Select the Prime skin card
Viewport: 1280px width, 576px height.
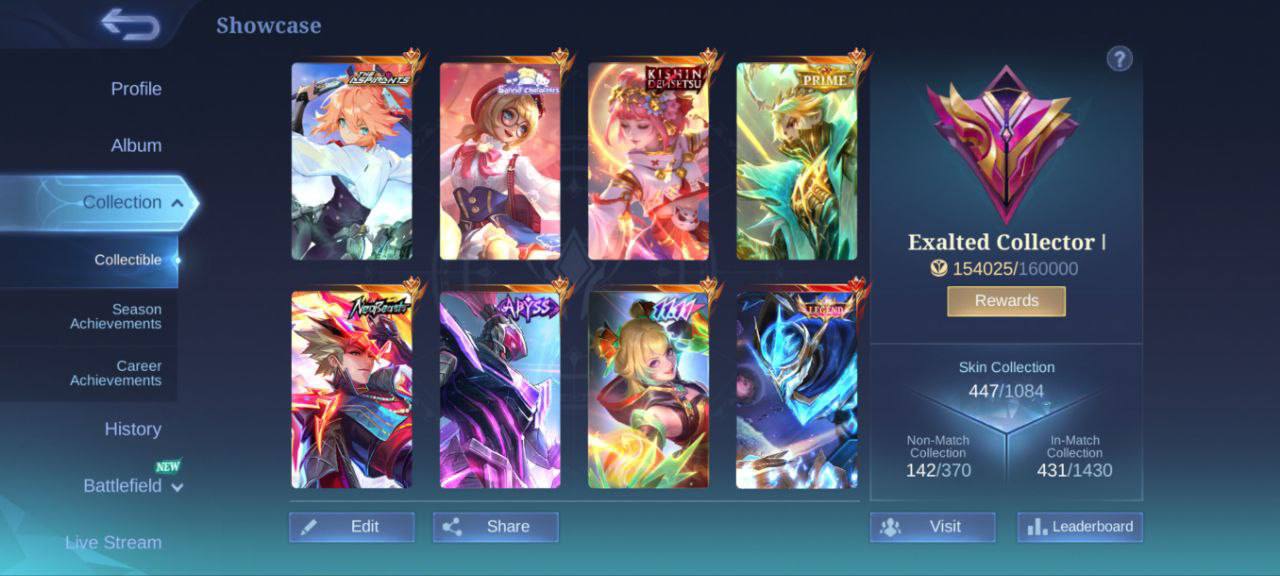[x=797, y=162]
